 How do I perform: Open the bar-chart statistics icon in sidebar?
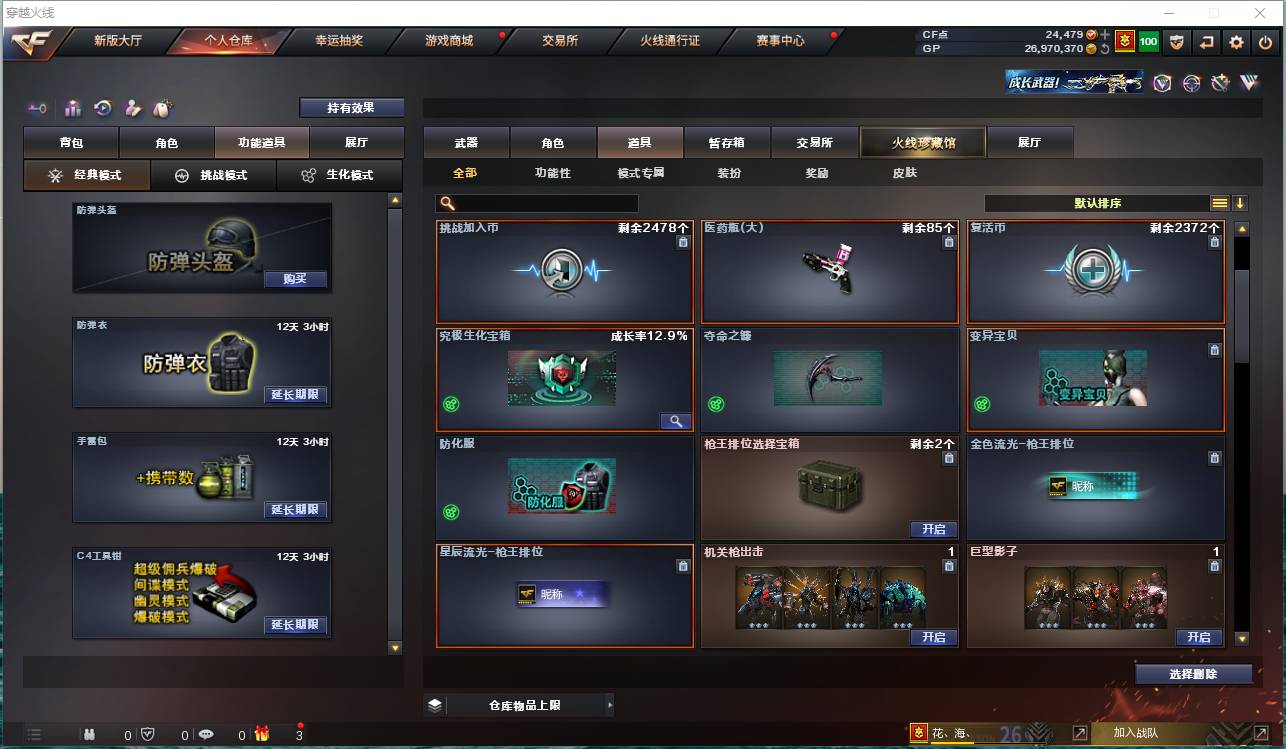click(72, 108)
